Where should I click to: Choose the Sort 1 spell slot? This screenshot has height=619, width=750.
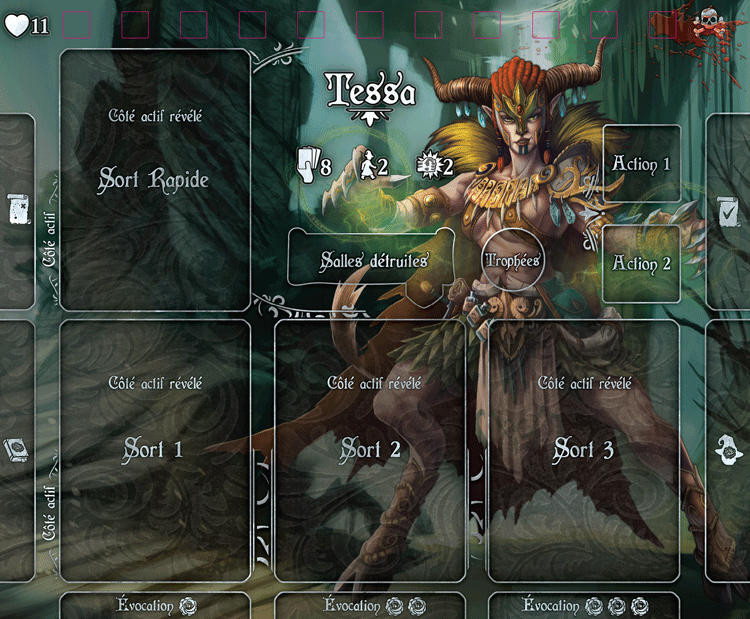coord(155,450)
